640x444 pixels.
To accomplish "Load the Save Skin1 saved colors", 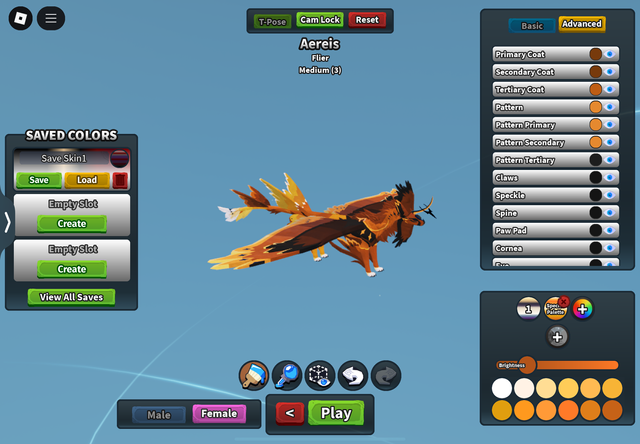I will pyautogui.click(x=87, y=180).
